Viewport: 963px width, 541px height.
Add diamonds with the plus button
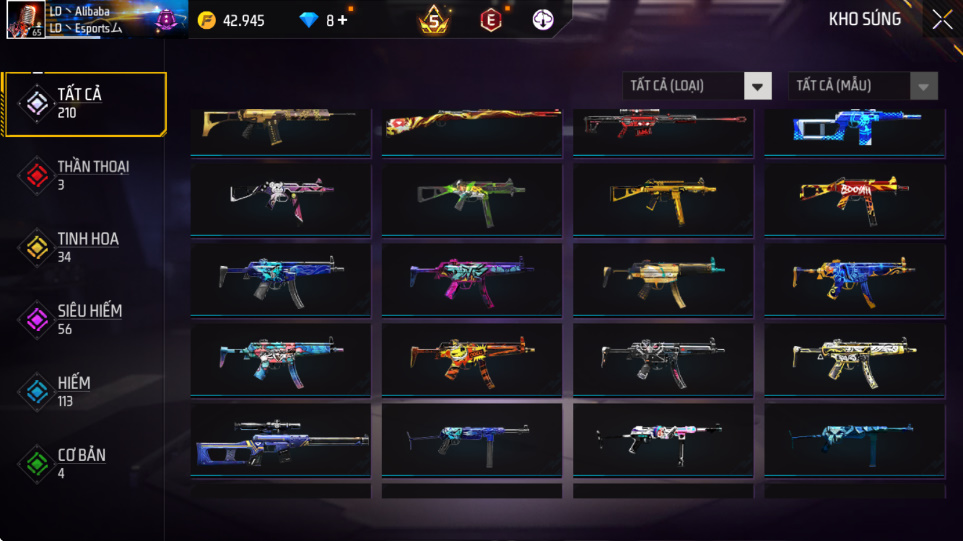(x=343, y=20)
